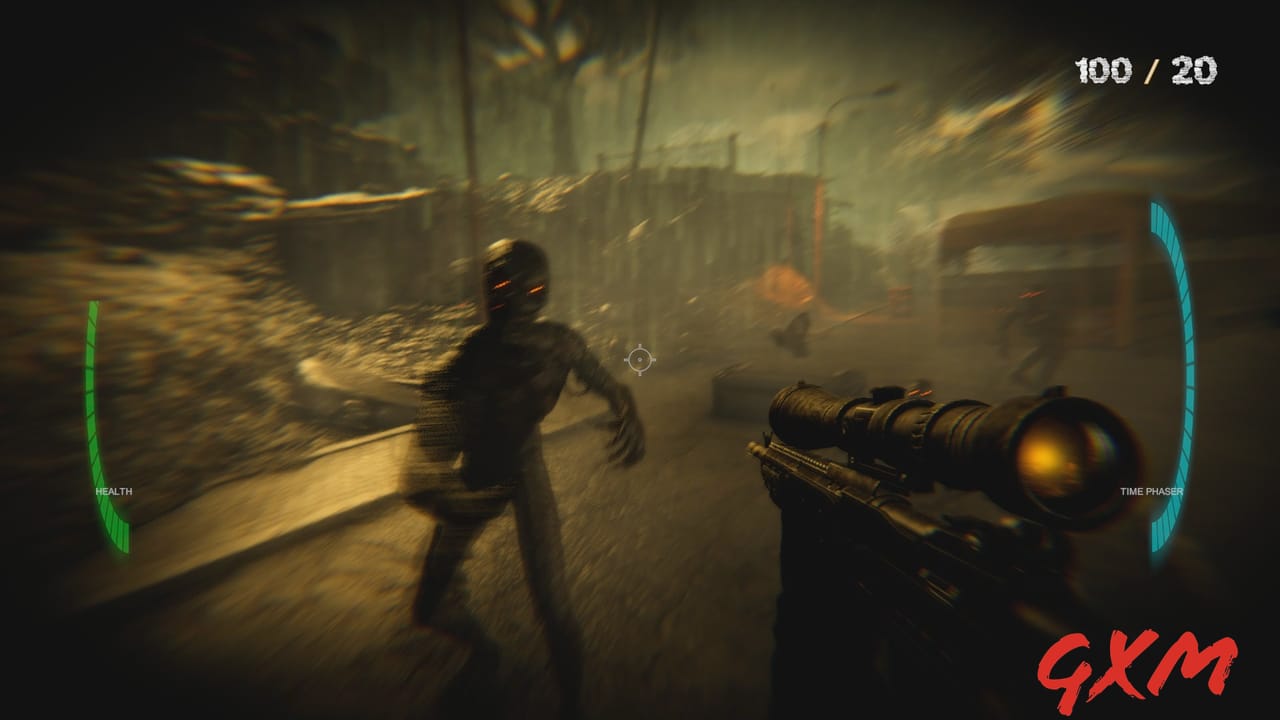Click the HEALTH text label

click(112, 491)
